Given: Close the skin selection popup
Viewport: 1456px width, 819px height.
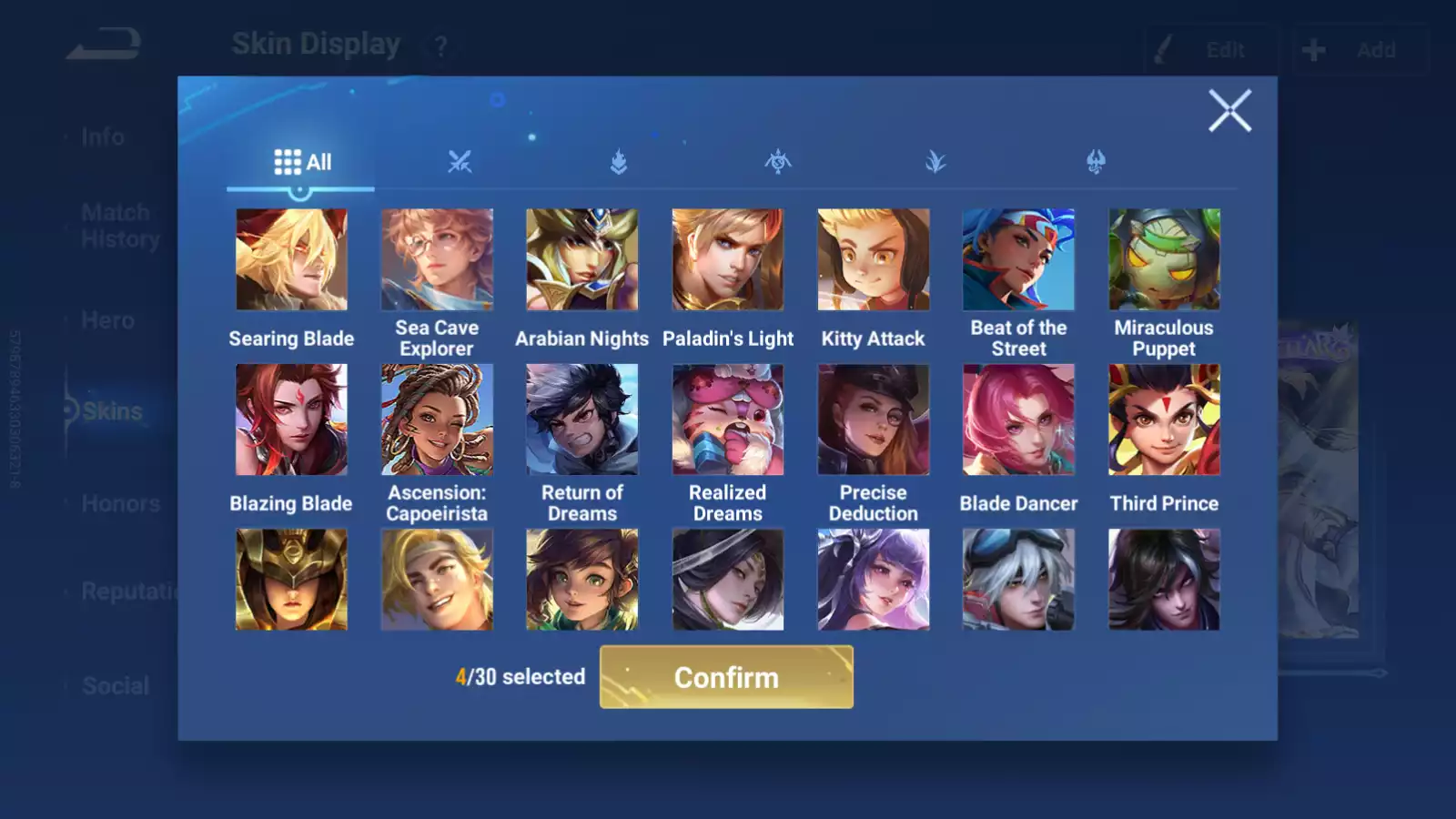Looking at the screenshot, I should pyautogui.click(x=1229, y=111).
